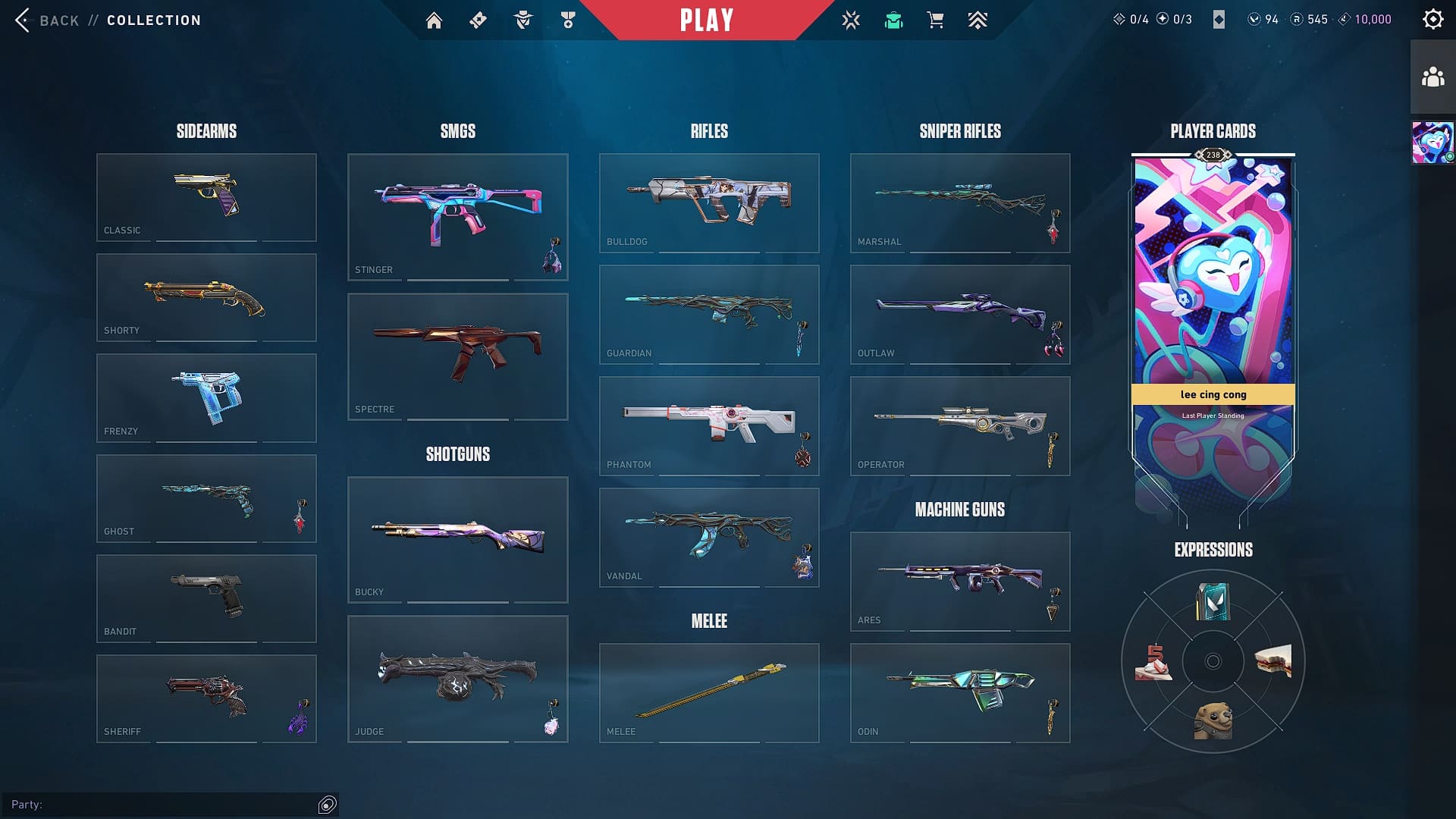The width and height of the screenshot is (1456, 819).
Task: Select the Operator sniper slot
Action: click(959, 425)
